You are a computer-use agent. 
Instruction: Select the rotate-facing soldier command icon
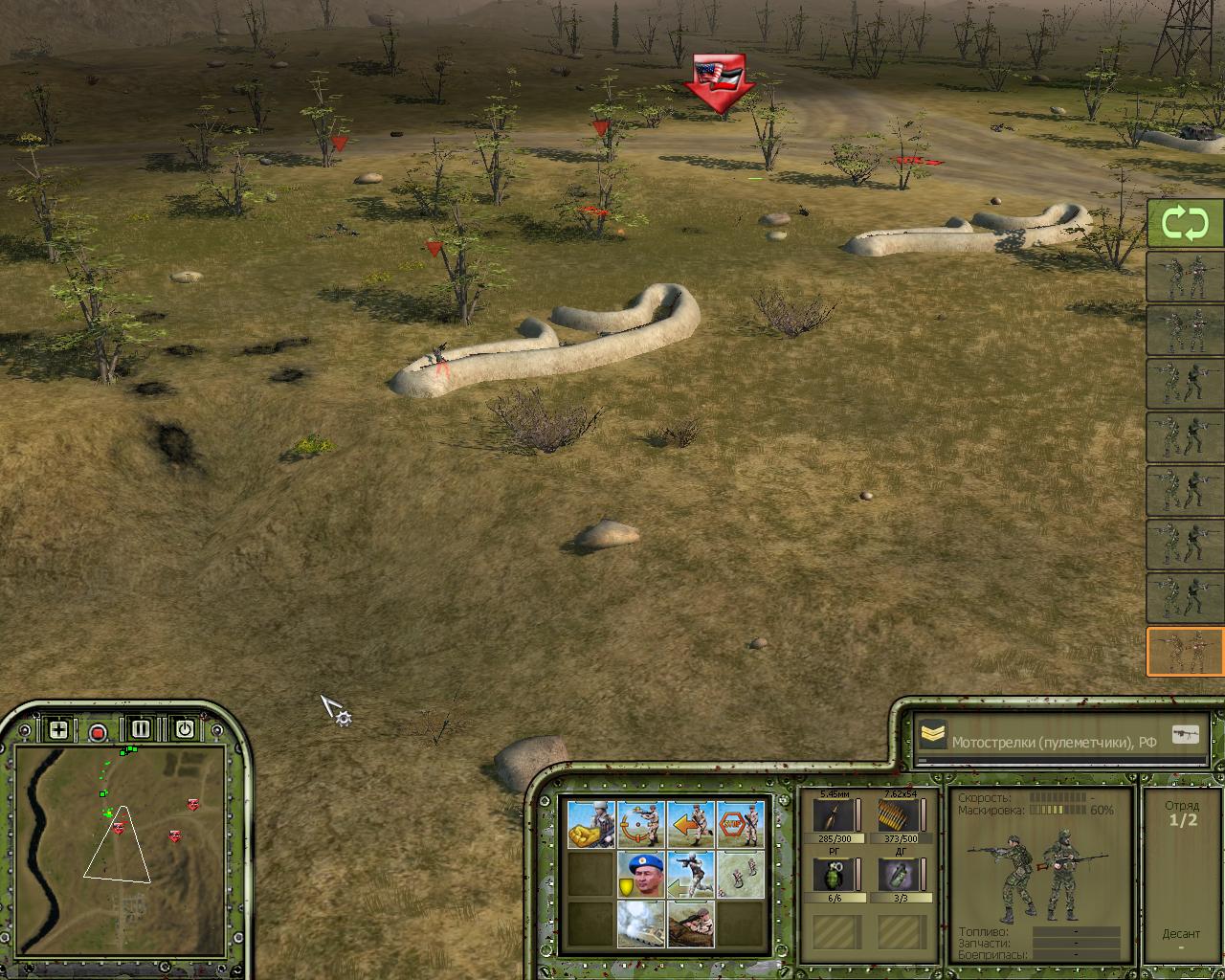click(641, 823)
